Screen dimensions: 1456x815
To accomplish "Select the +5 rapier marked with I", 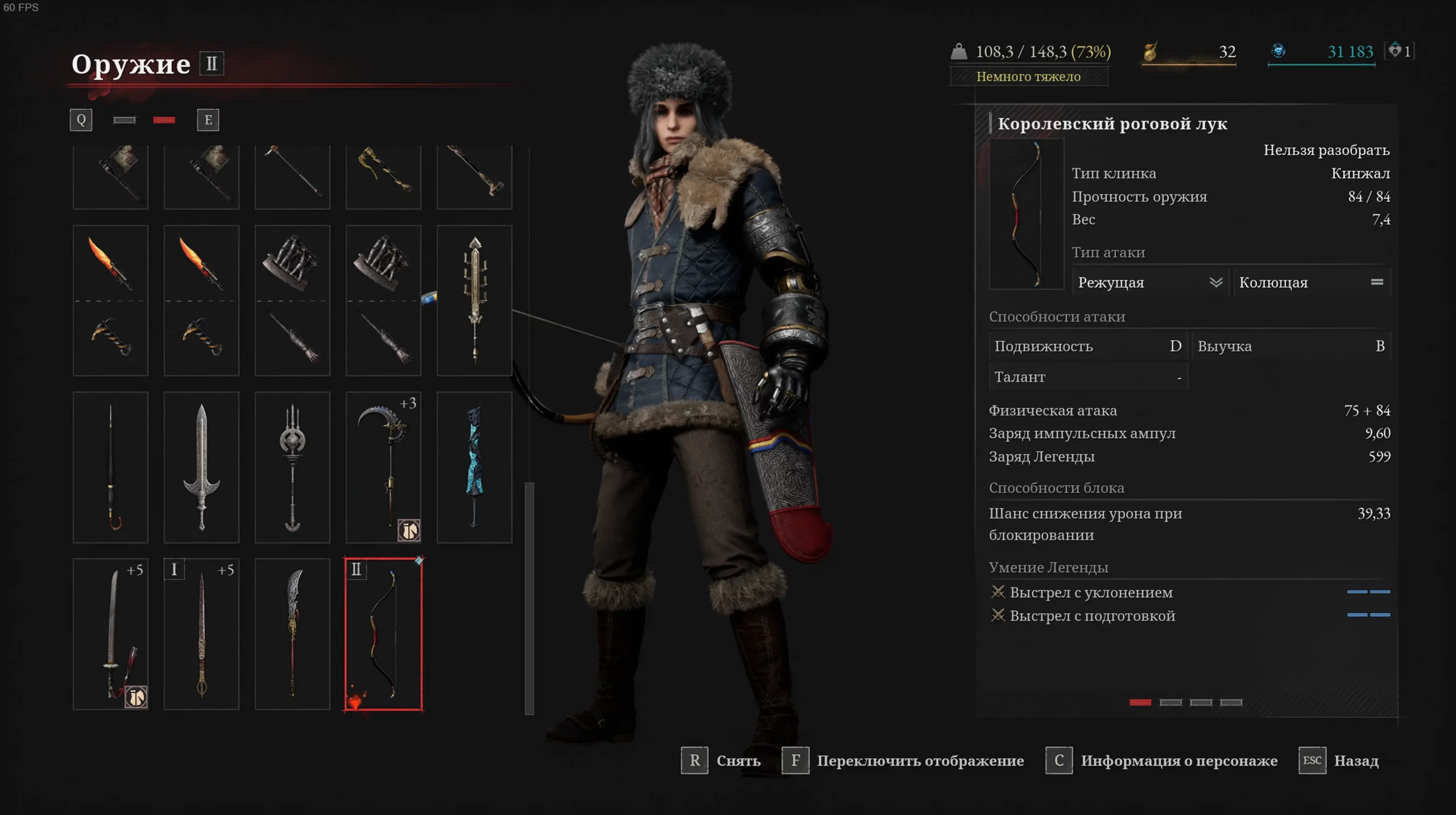I will point(201,634).
